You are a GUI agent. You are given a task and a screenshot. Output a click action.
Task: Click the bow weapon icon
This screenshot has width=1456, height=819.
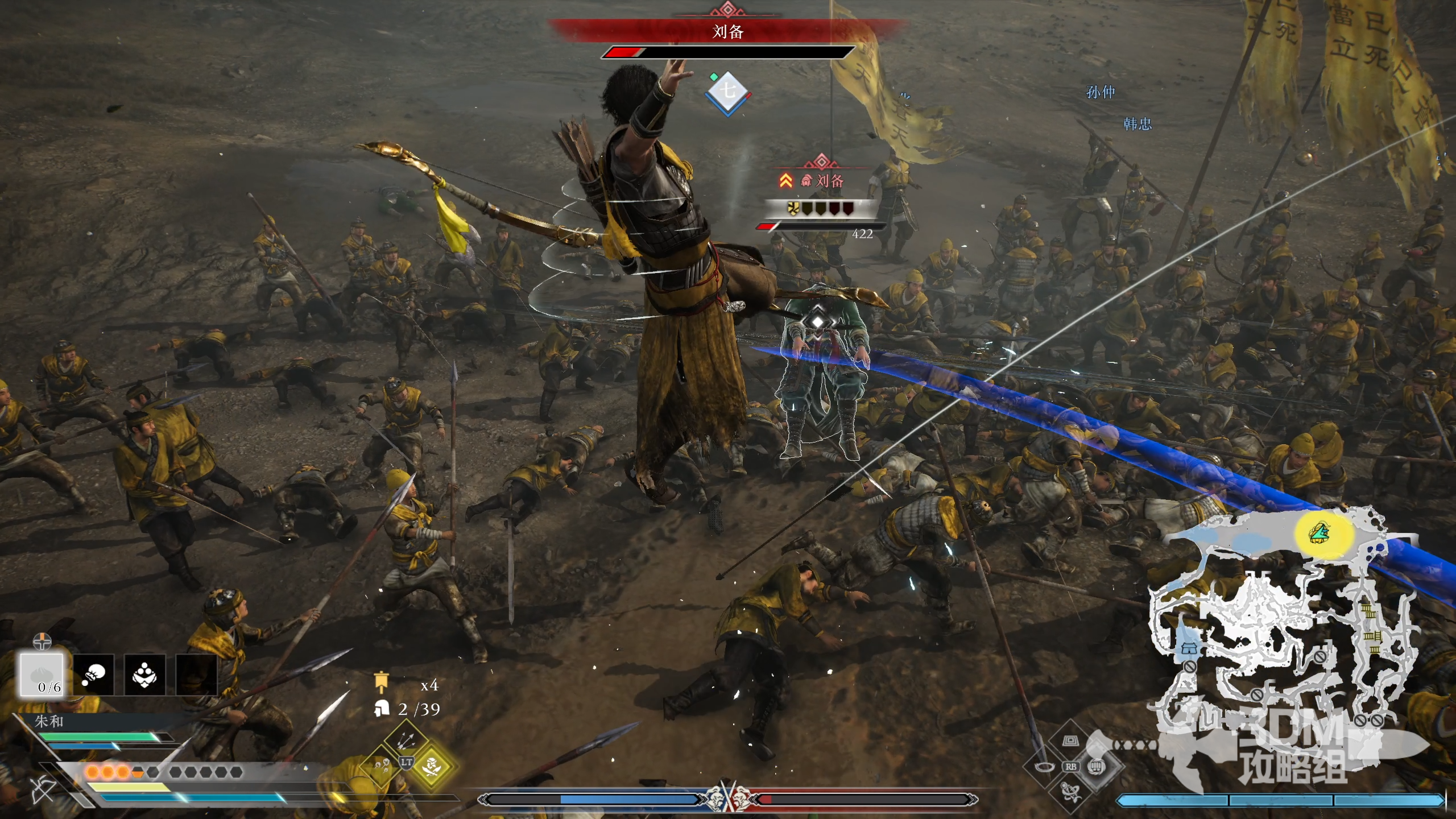click(x=42, y=790)
